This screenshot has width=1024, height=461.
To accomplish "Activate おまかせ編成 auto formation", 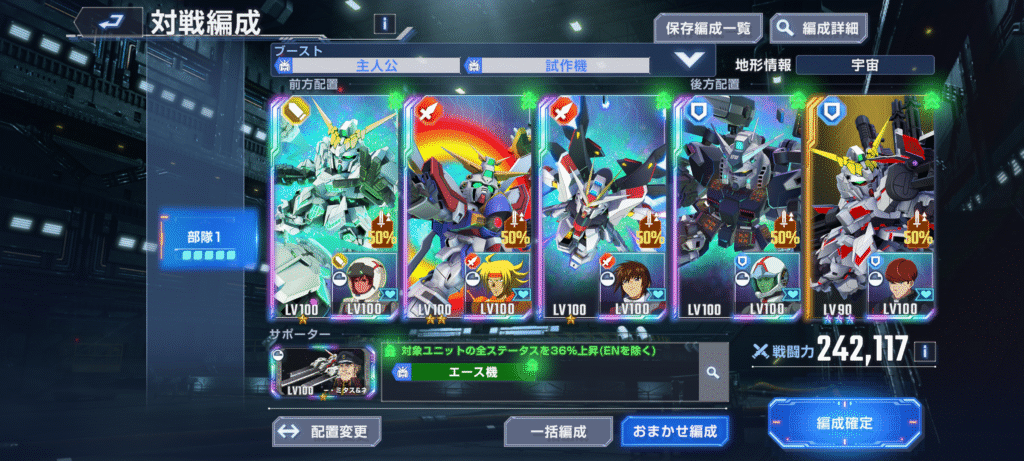I will 675,432.
